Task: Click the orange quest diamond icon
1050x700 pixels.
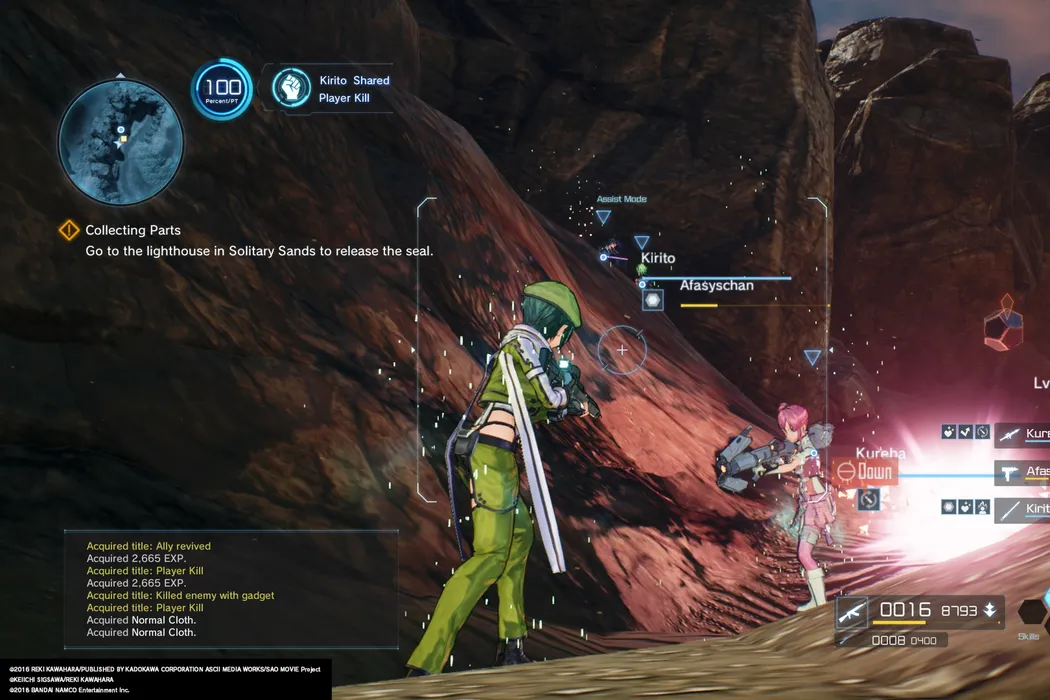Action: [x=68, y=231]
